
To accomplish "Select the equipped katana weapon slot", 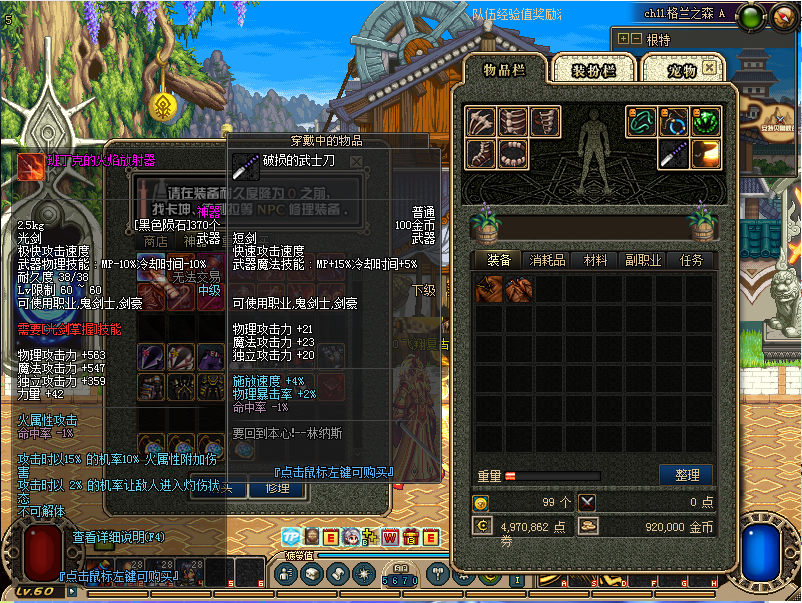I will (x=673, y=154).
